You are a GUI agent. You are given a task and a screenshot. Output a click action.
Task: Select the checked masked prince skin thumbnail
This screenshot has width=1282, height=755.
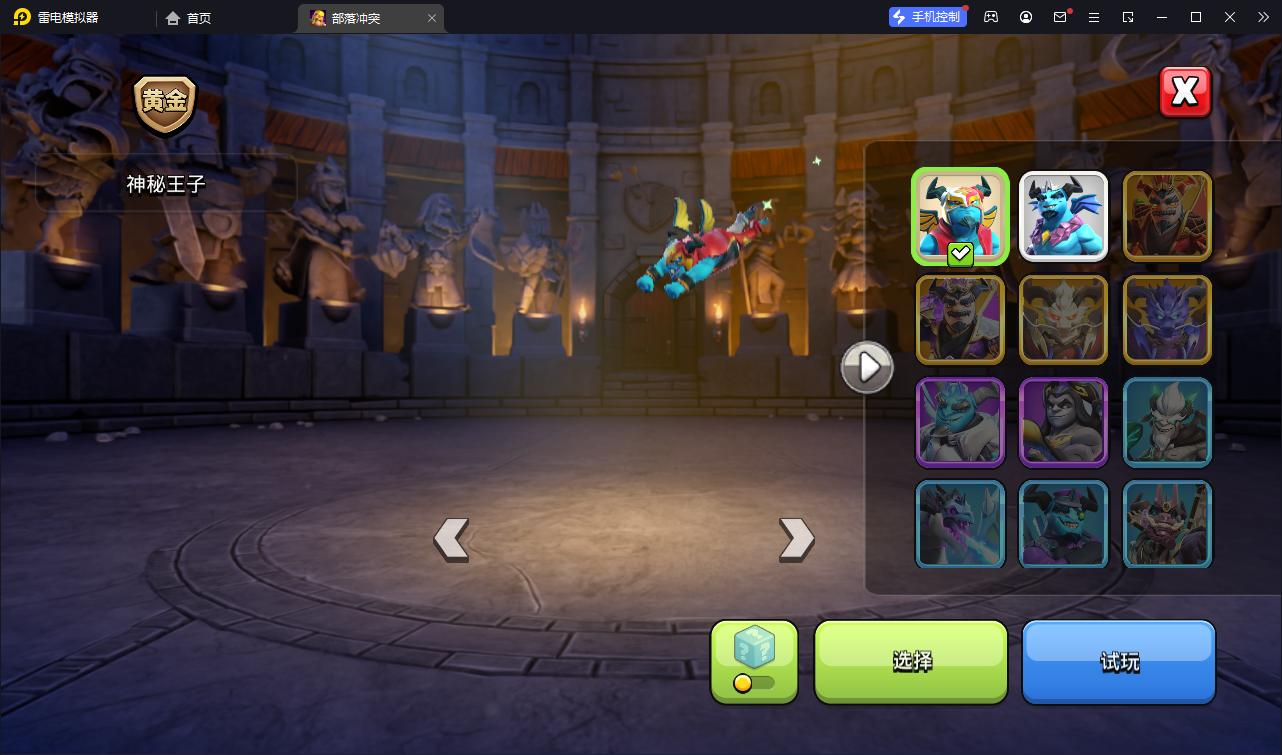[960, 215]
